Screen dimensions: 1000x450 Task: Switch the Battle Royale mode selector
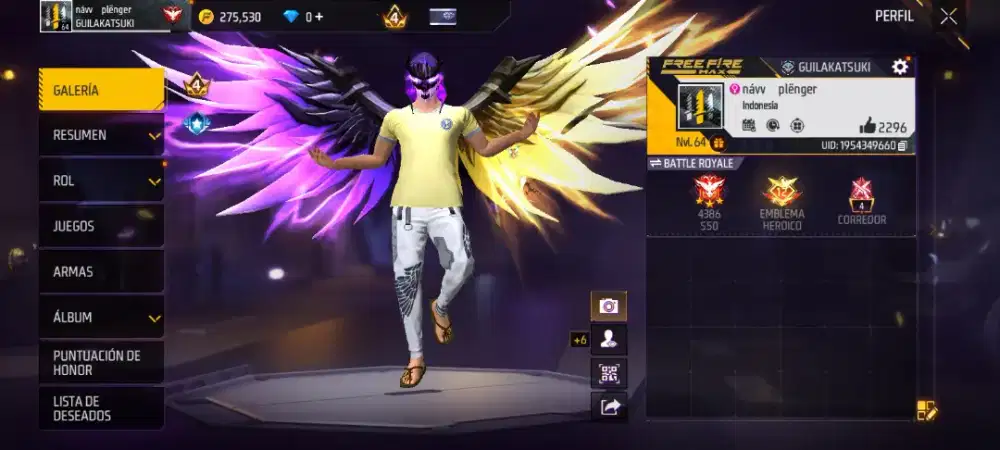(691, 163)
